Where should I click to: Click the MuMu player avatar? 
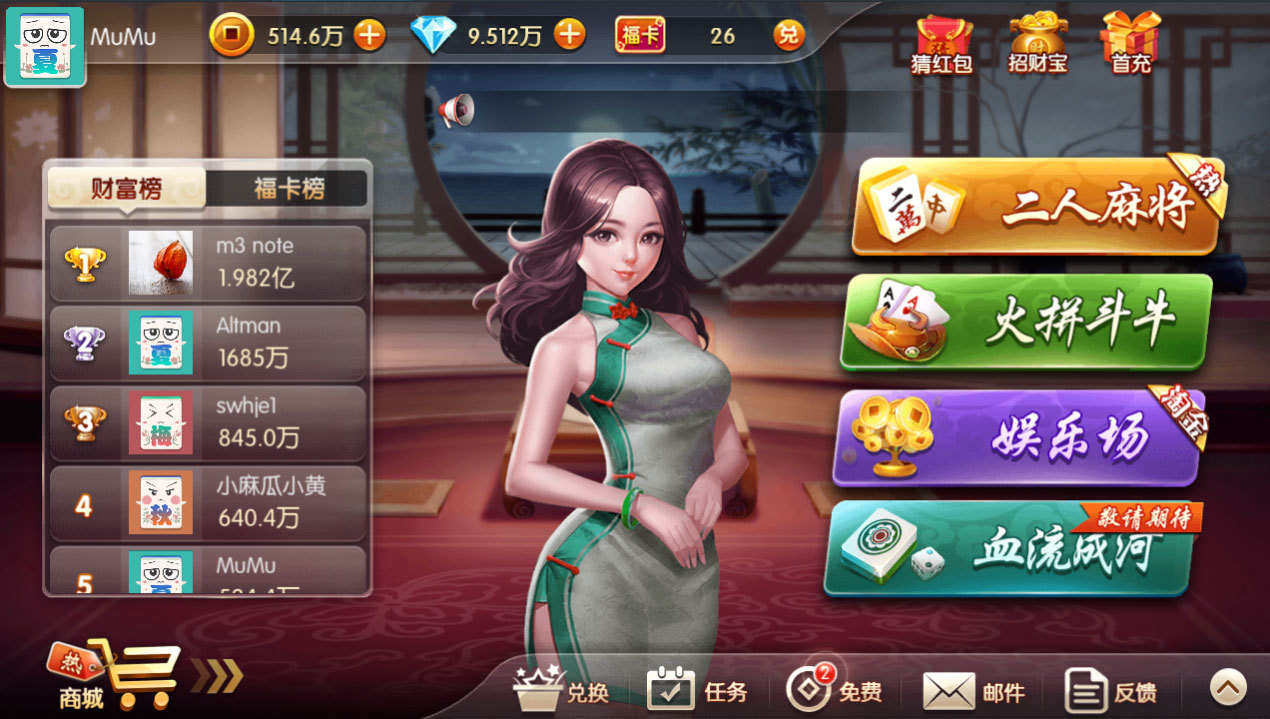coord(44,47)
